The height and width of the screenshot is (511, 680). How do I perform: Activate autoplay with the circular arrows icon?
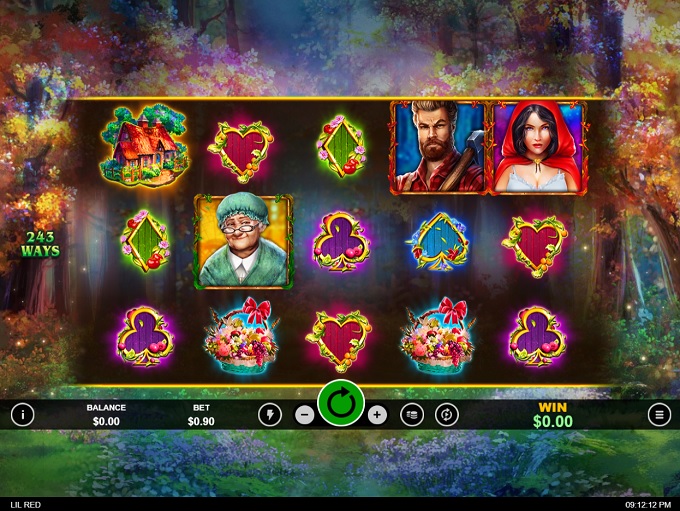tap(447, 414)
